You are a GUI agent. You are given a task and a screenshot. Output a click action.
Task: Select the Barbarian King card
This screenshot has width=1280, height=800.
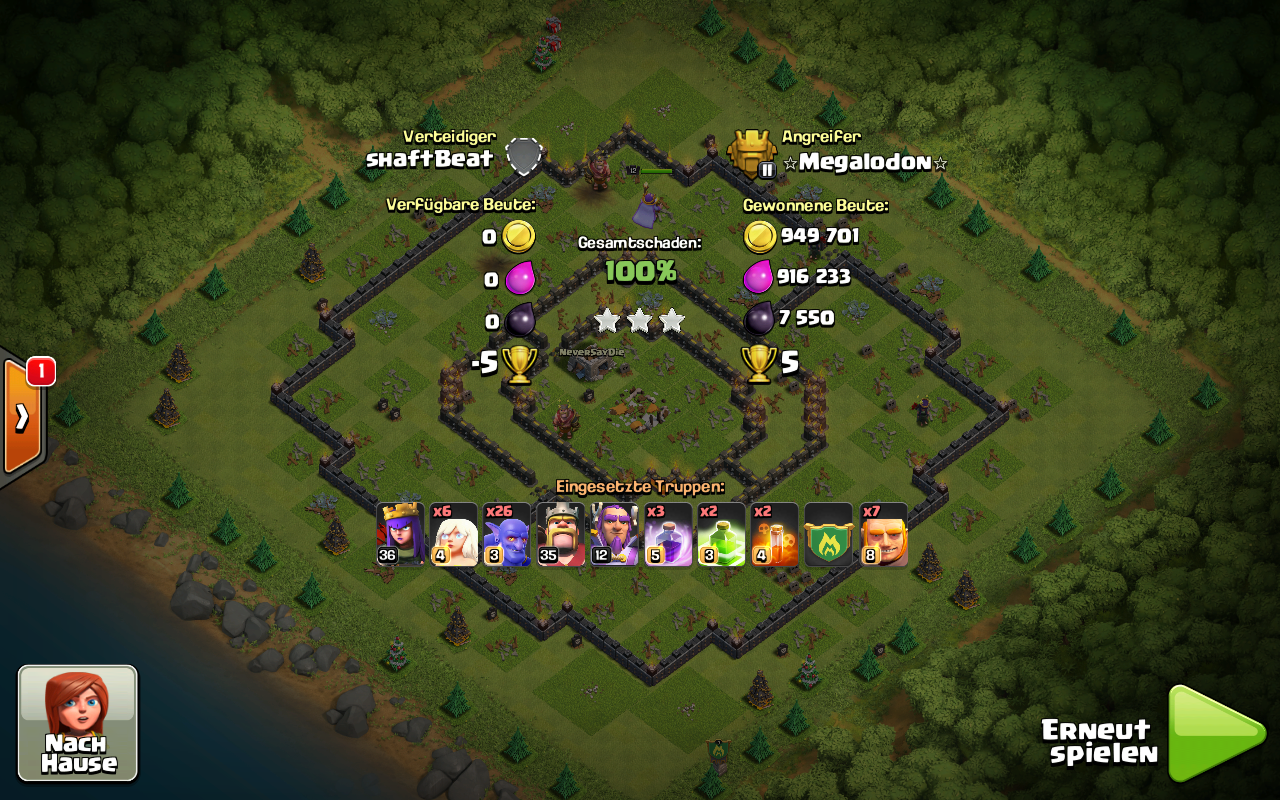(x=561, y=535)
